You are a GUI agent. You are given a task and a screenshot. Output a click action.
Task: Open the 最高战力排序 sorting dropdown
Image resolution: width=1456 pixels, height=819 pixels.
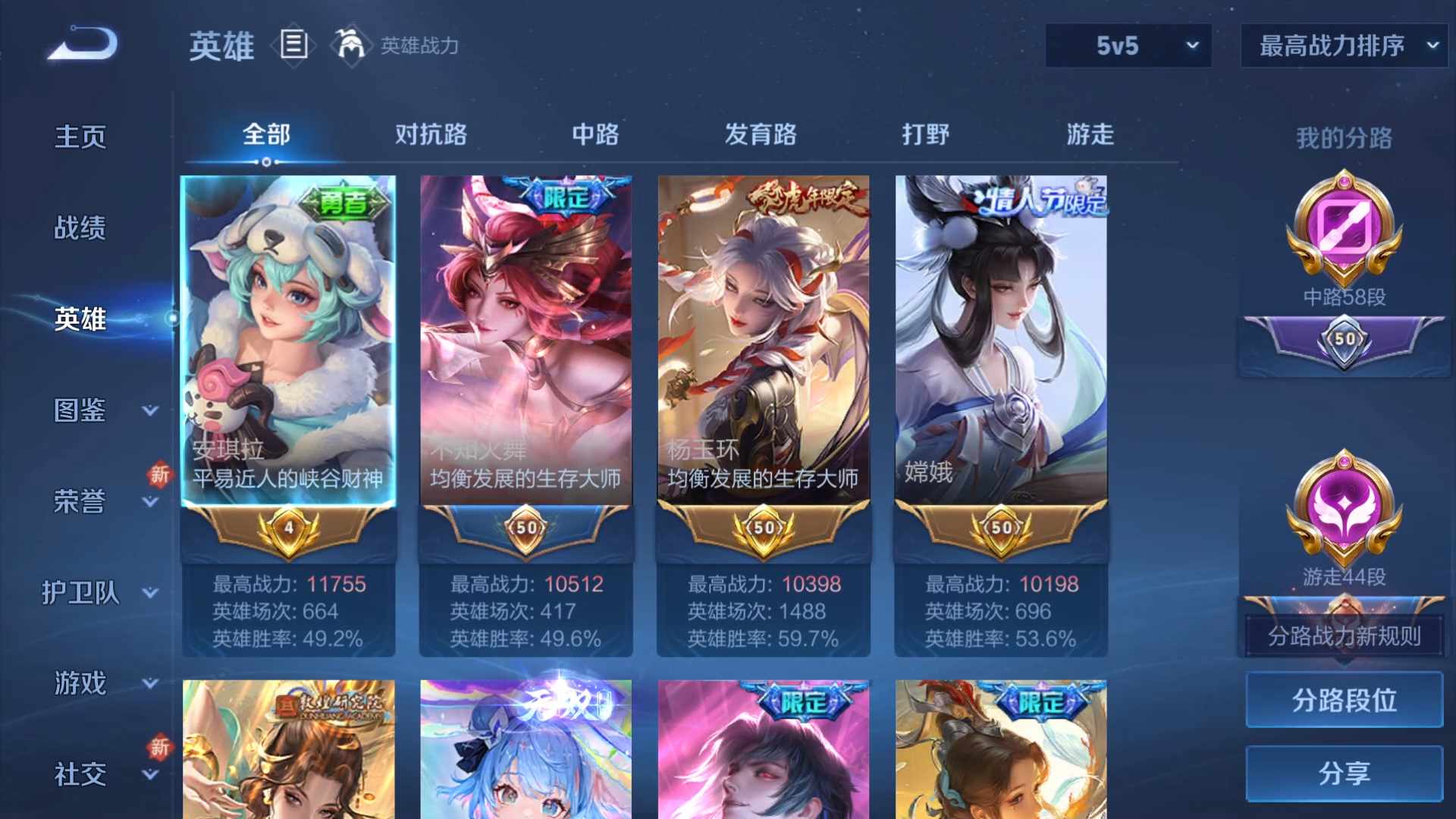tap(1342, 45)
